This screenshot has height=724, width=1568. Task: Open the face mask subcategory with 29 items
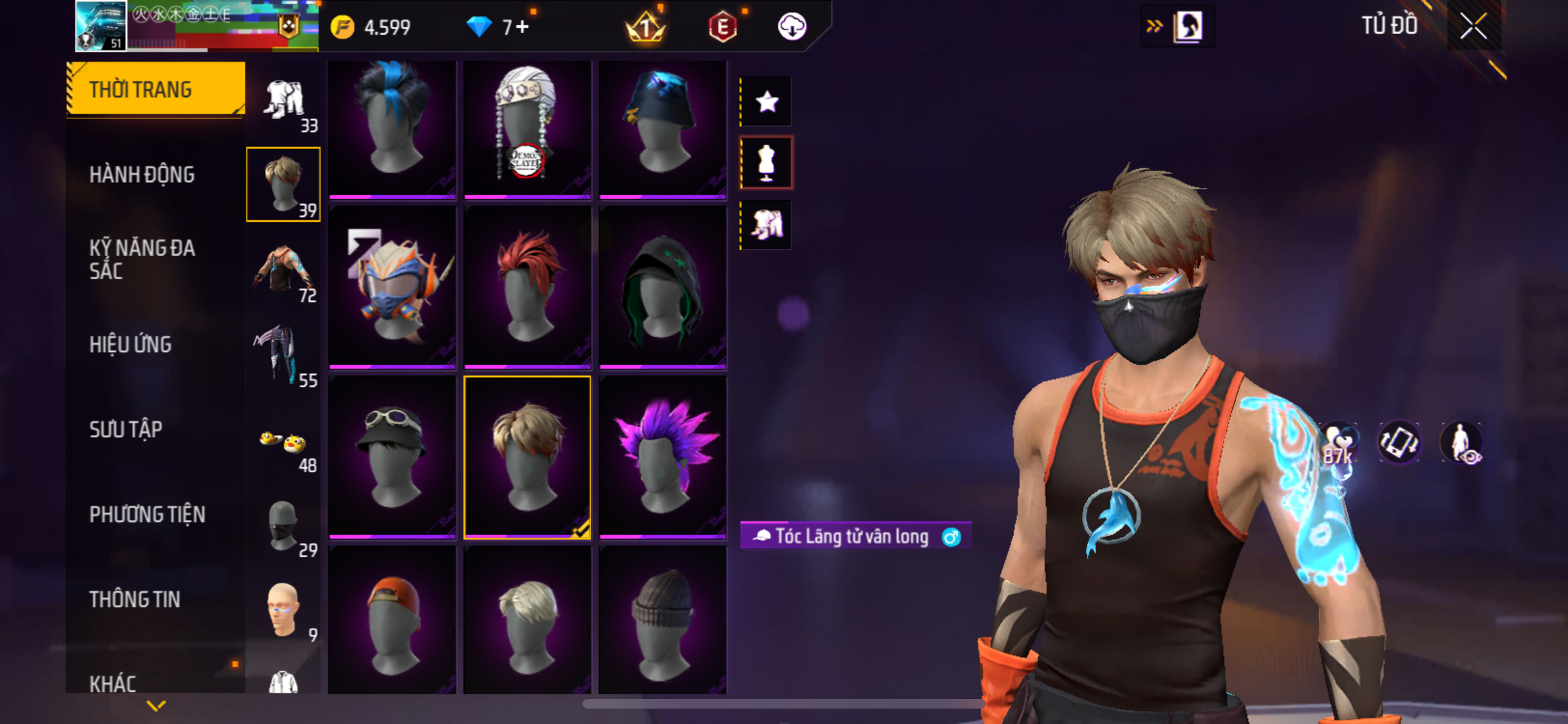tap(283, 528)
